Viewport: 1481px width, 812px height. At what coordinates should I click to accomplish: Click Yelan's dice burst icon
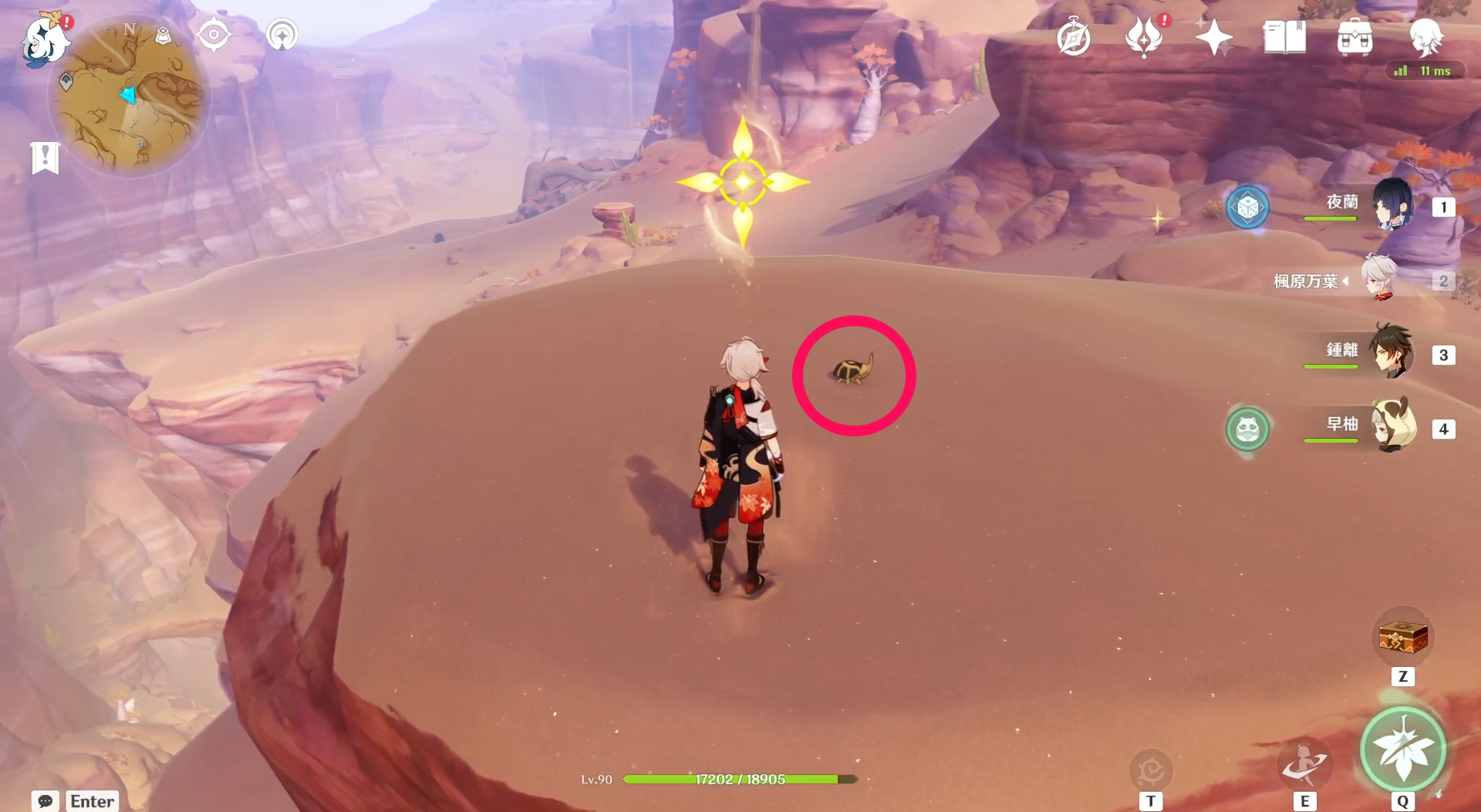coord(1250,207)
